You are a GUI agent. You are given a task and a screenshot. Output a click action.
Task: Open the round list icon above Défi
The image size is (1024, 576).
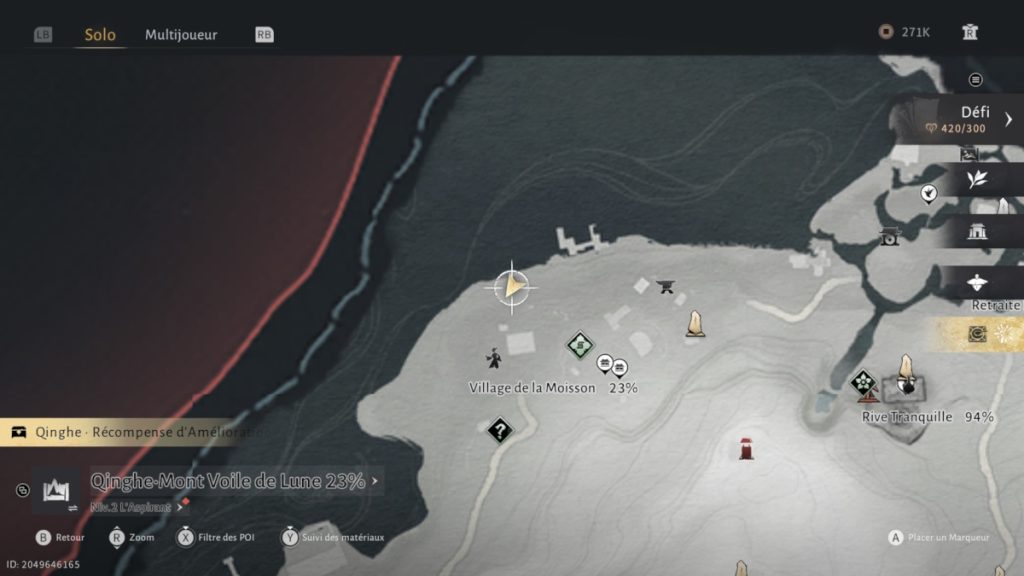click(976, 80)
